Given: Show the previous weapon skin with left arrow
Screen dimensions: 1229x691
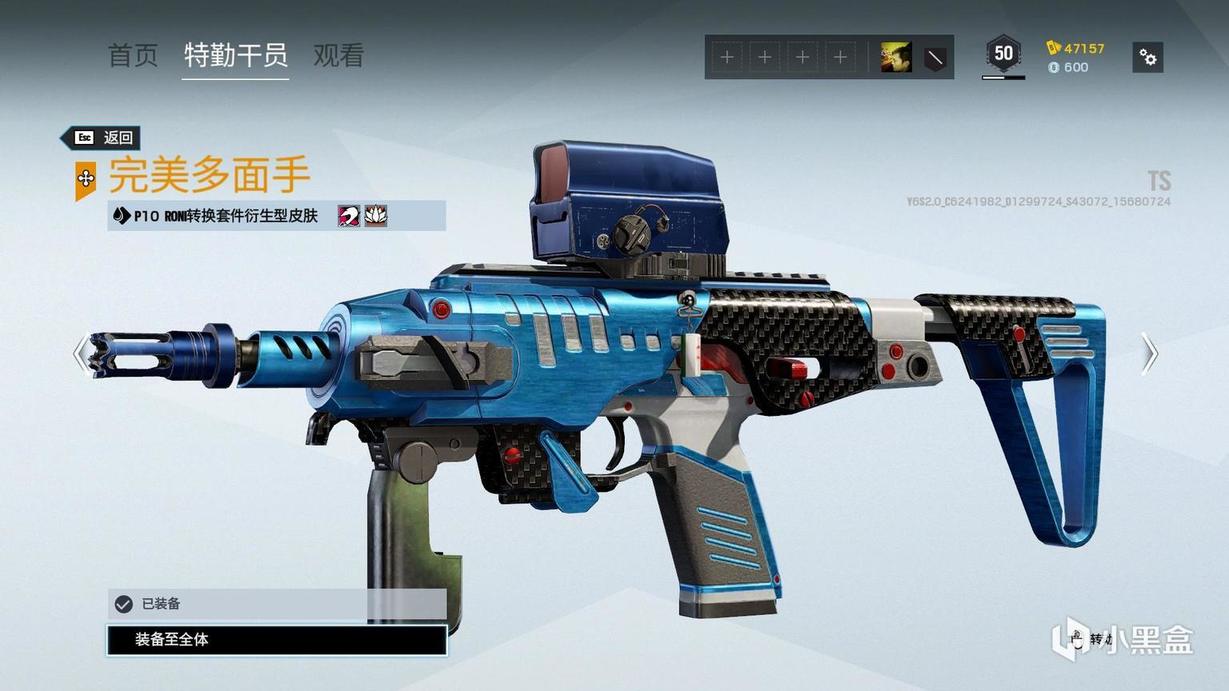Looking at the screenshot, I should 80,352.
